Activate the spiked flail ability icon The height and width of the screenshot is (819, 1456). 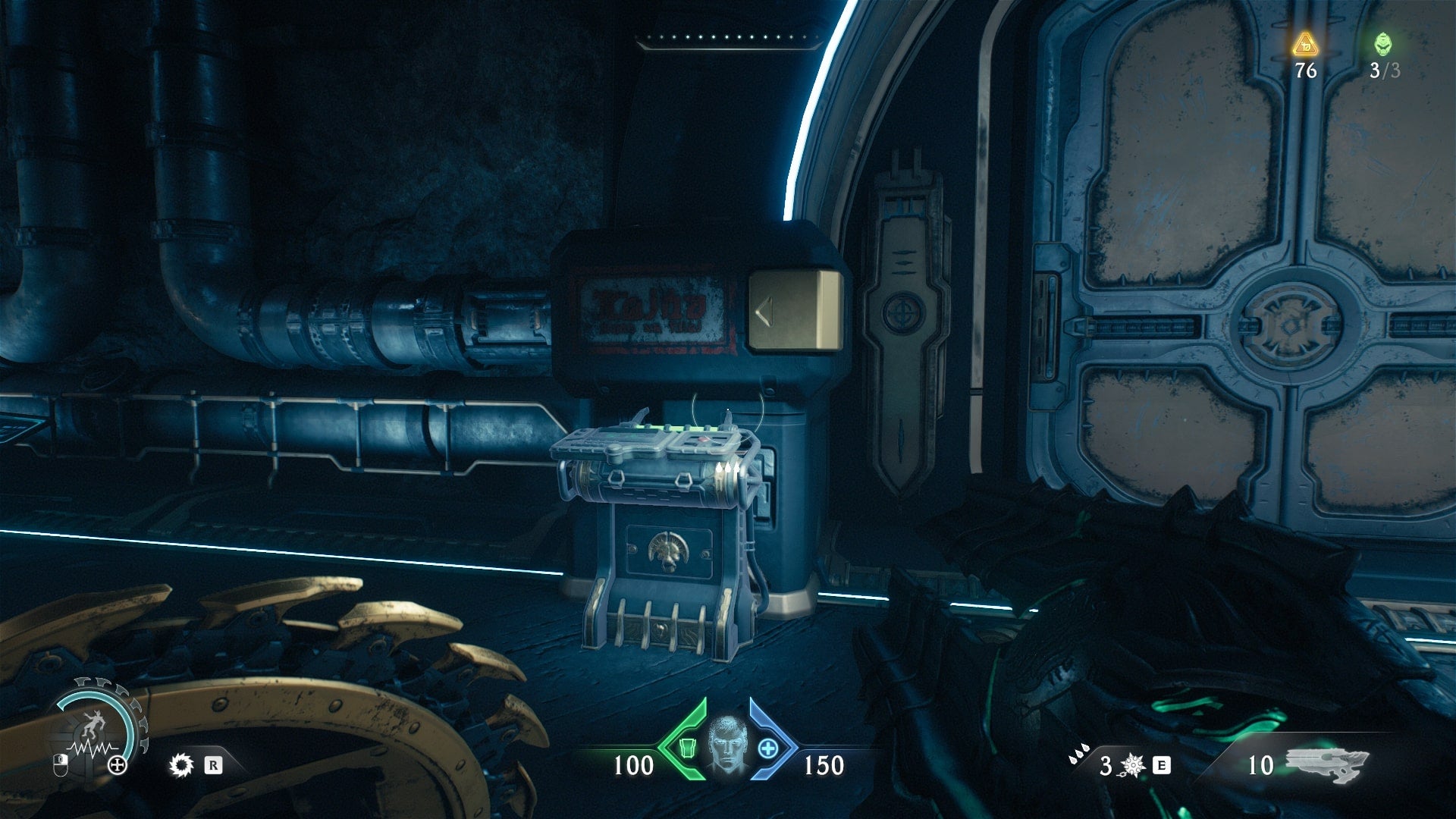pos(1132,765)
